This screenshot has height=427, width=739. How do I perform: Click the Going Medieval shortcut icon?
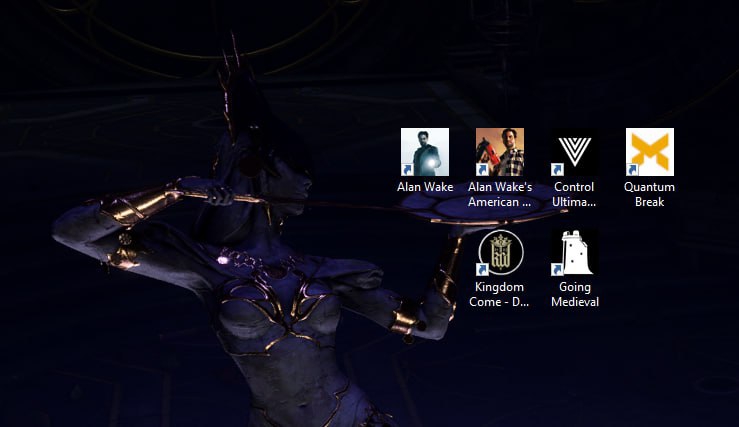(574, 254)
